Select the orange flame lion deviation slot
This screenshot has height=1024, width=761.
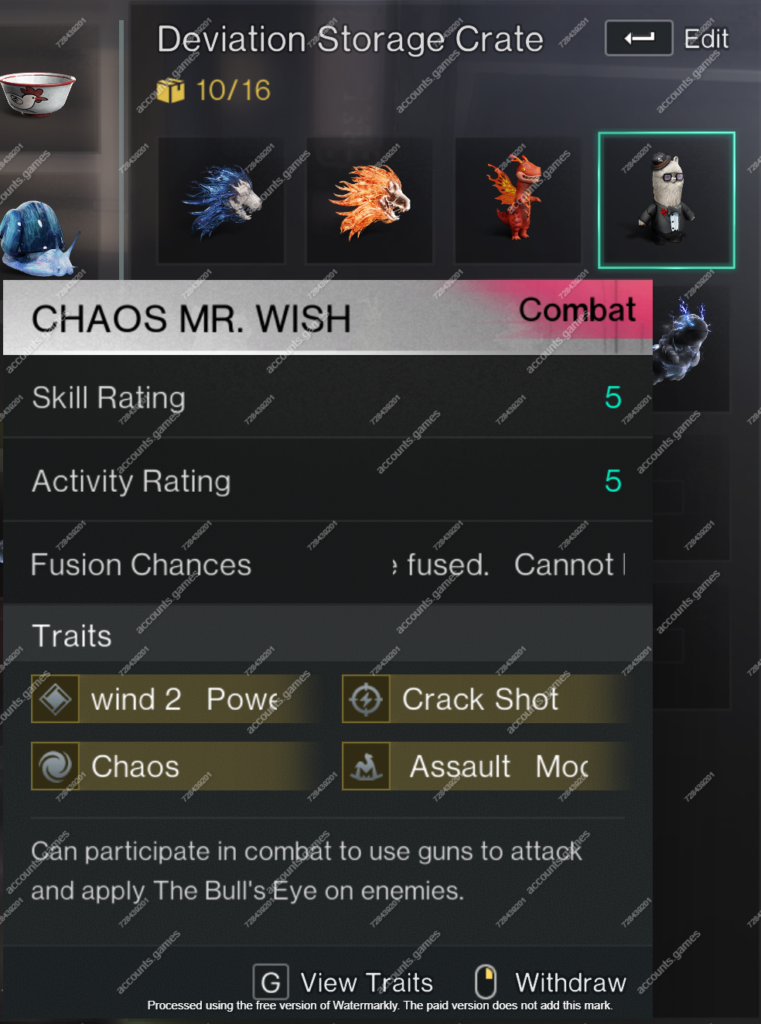369,200
